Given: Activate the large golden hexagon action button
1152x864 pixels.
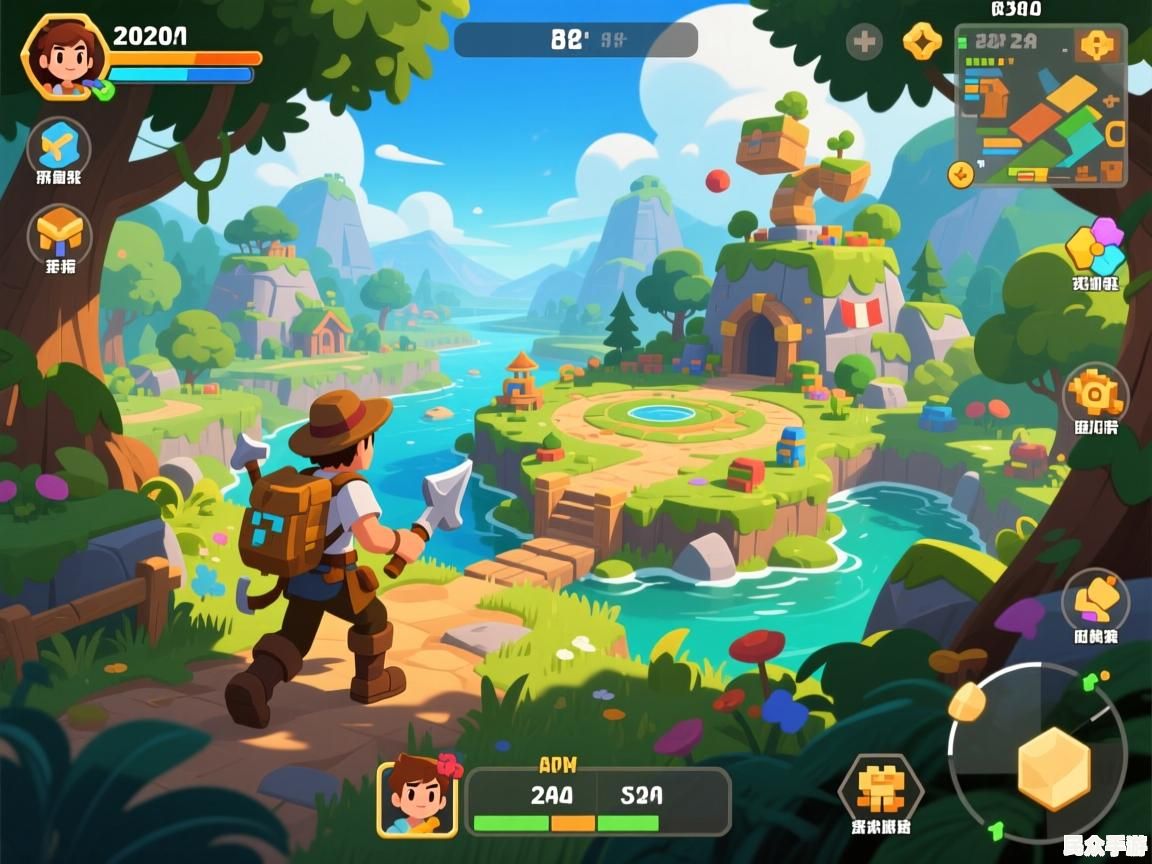Looking at the screenshot, I should 1053,768.
